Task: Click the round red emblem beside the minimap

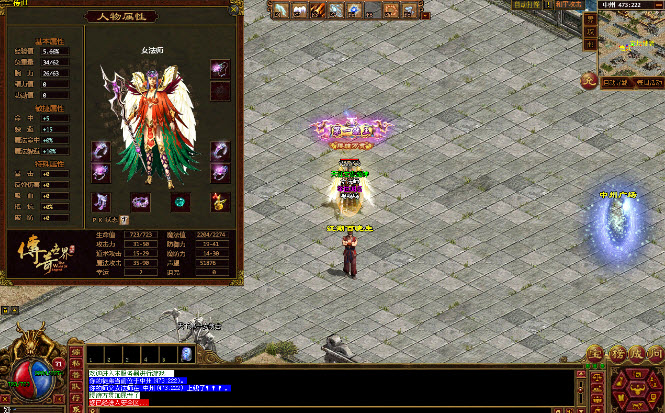Action: 590,81
